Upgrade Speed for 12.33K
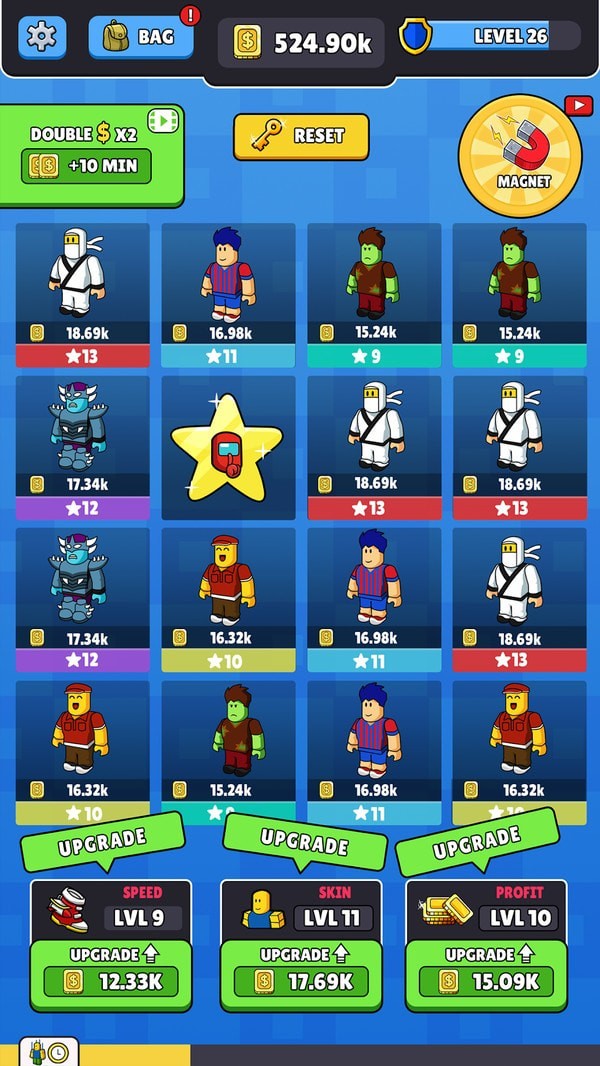The width and height of the screenshot is (600, 1066). (x=110, y=980)
